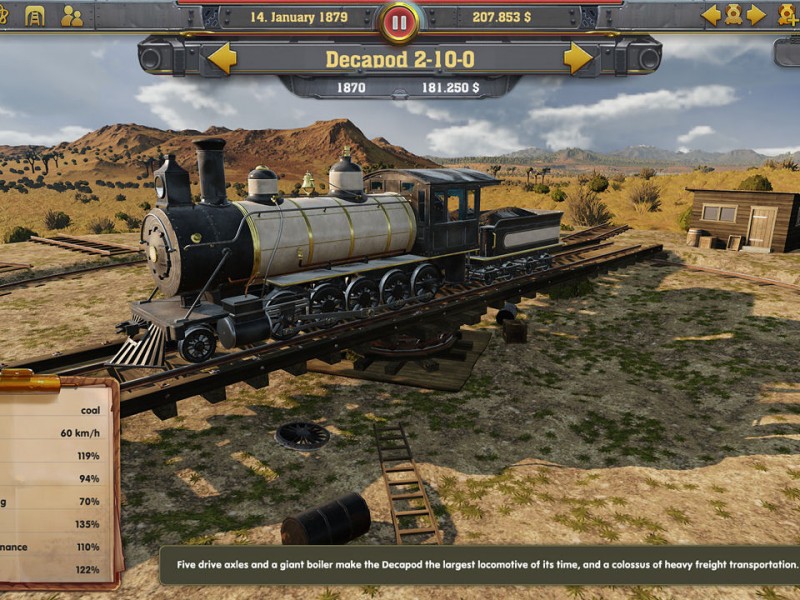Viewport: 800px width, 600px height.
Task: Select the previous train arrow in the top bar
Action: (x=711, y=15)
